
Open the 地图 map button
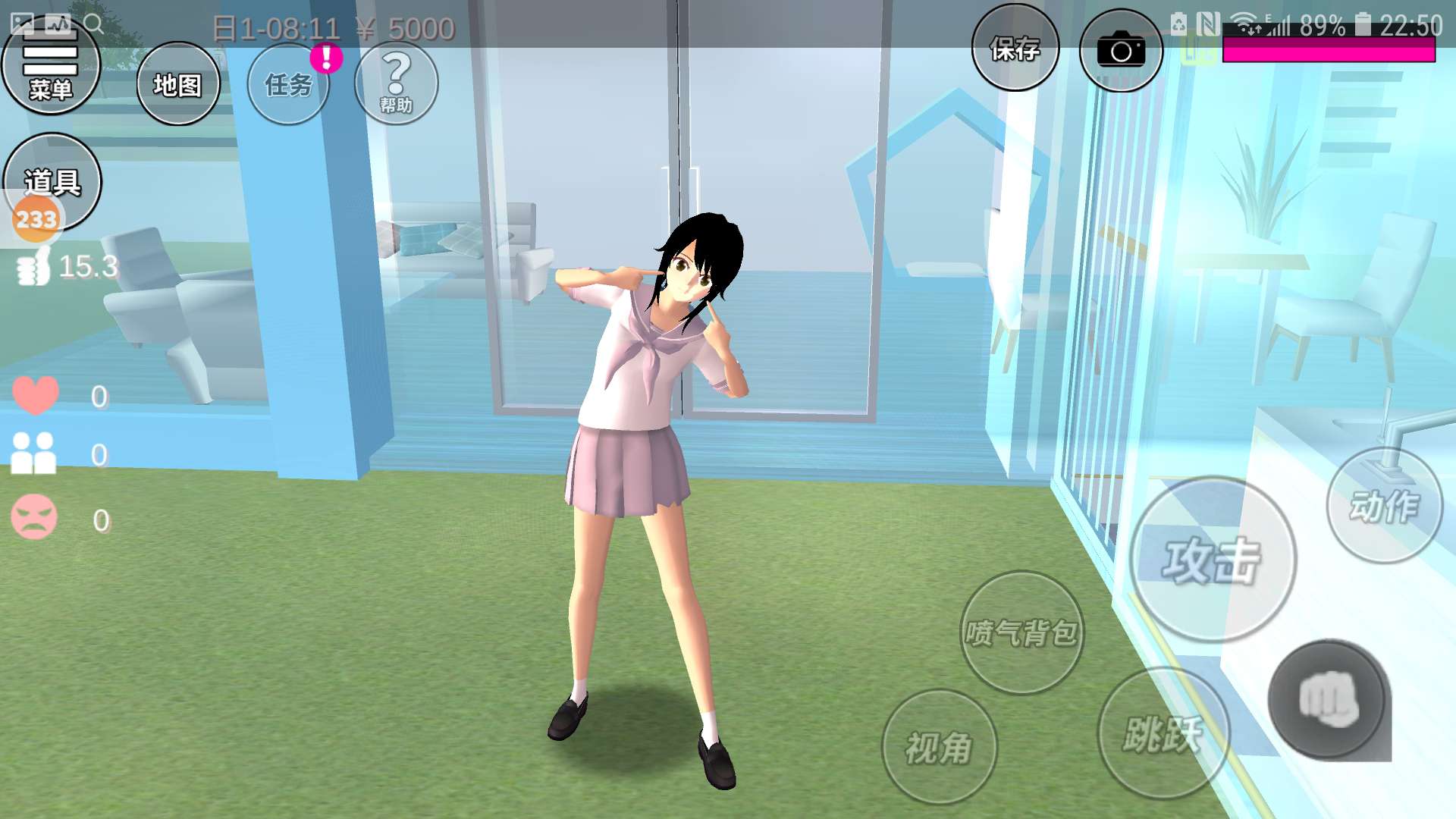(178, 84)
